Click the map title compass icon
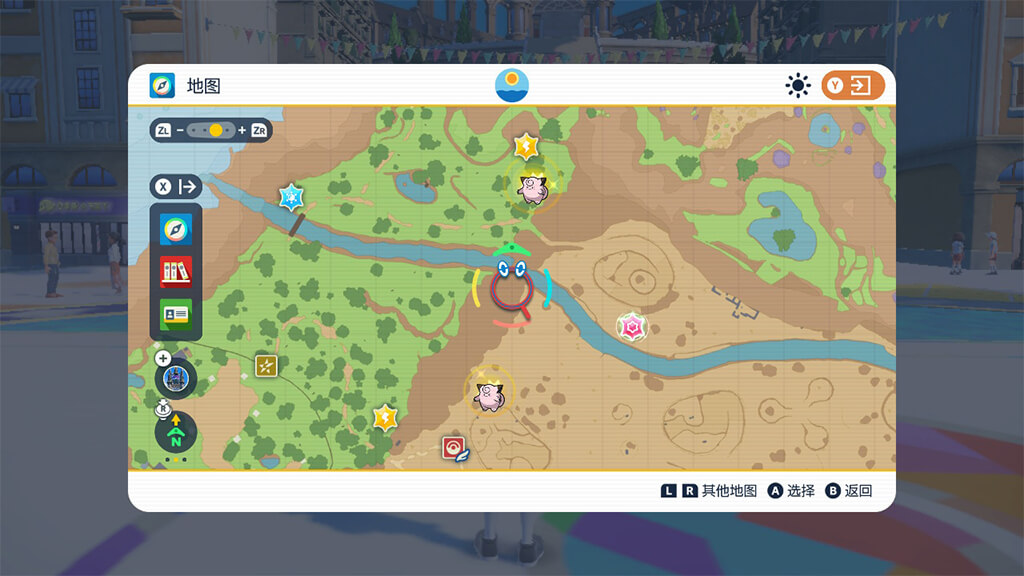The width and height of the screenshot is (1024, 576). [162, 86]
